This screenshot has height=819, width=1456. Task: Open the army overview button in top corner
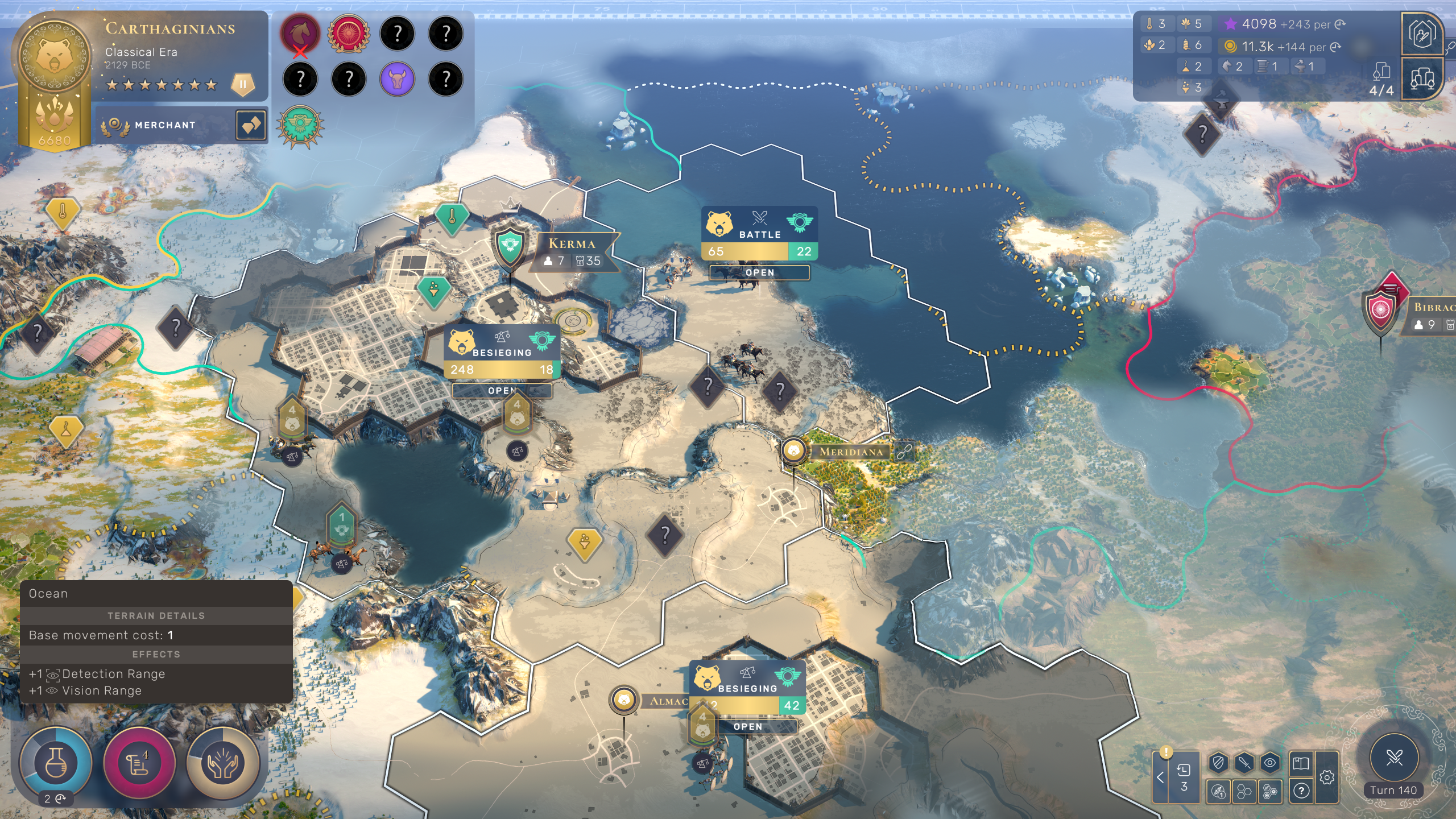click(x=1422, y=33)
